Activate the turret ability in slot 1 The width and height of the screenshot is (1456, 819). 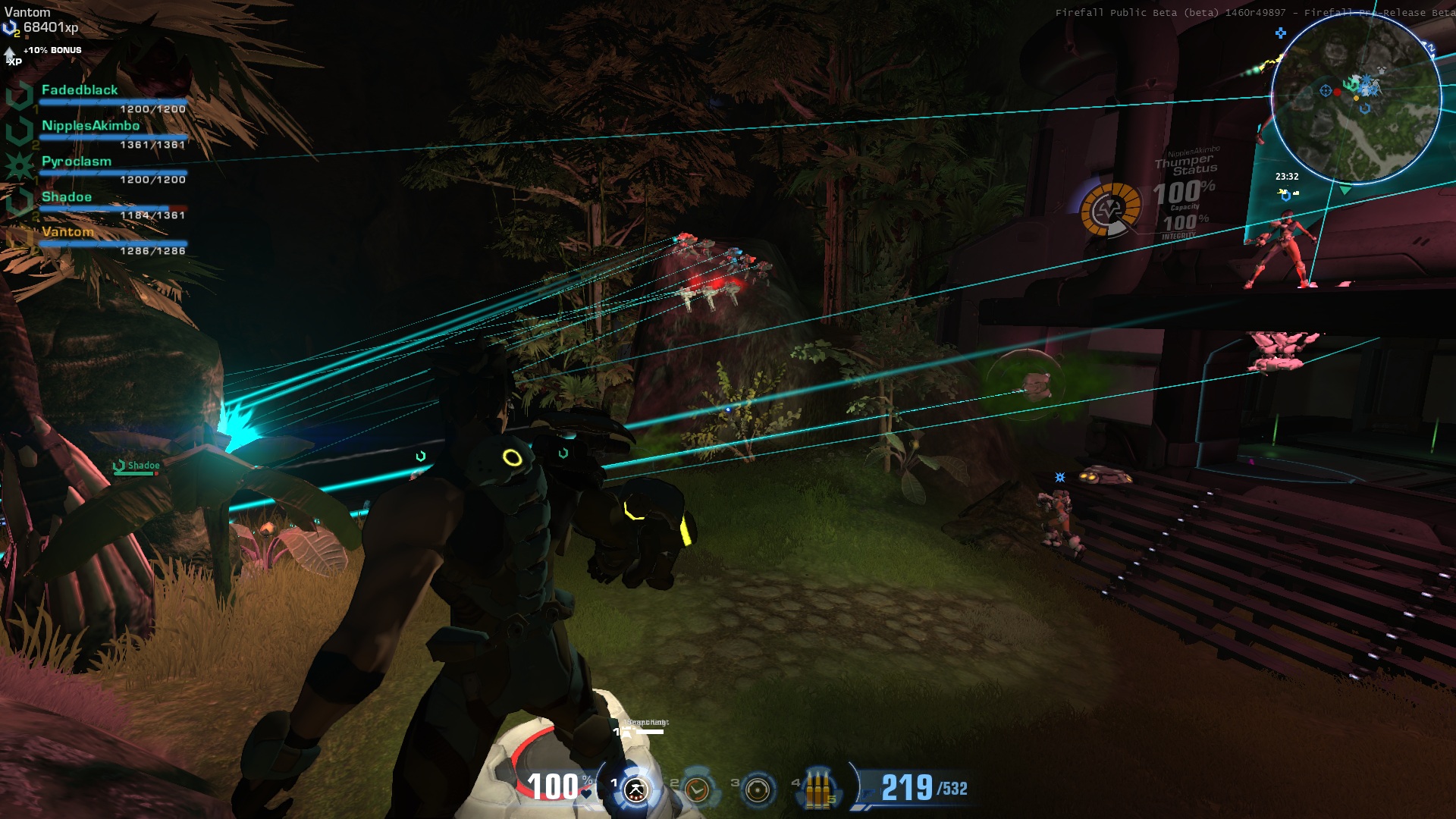point(636,789)
